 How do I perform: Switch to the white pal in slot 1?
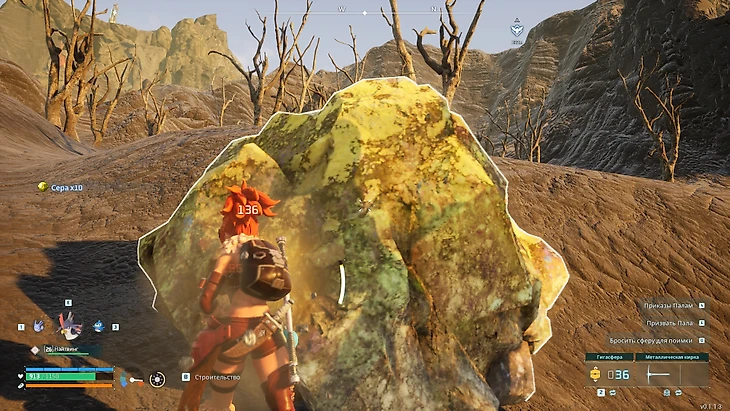click(x=38, y=326)
